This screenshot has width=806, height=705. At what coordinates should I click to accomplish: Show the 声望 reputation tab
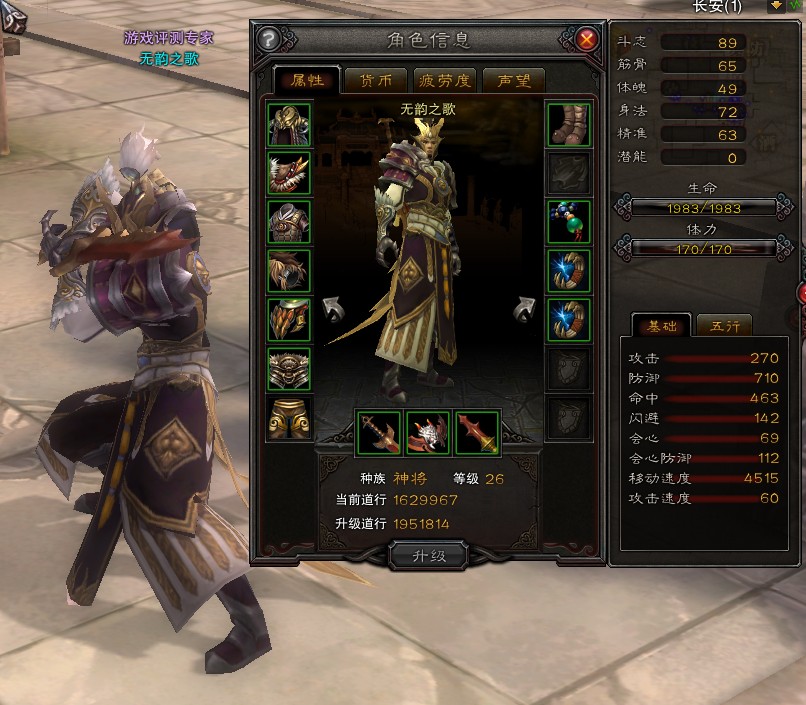(513, 81)
